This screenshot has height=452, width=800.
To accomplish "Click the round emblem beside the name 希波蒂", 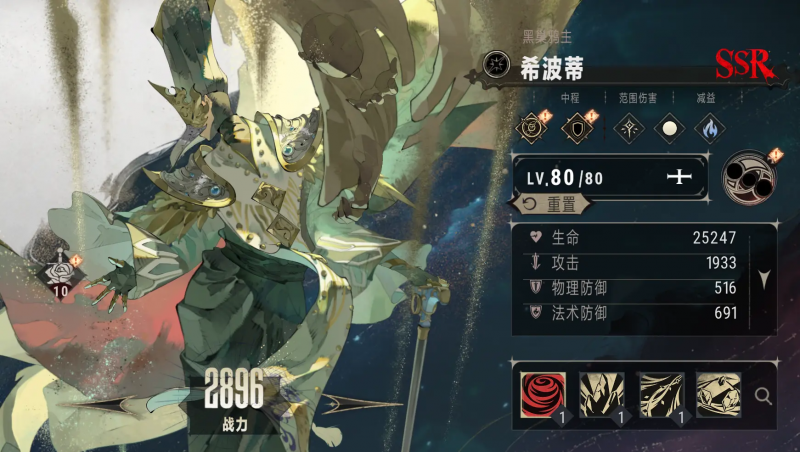I will pos(496,66).
